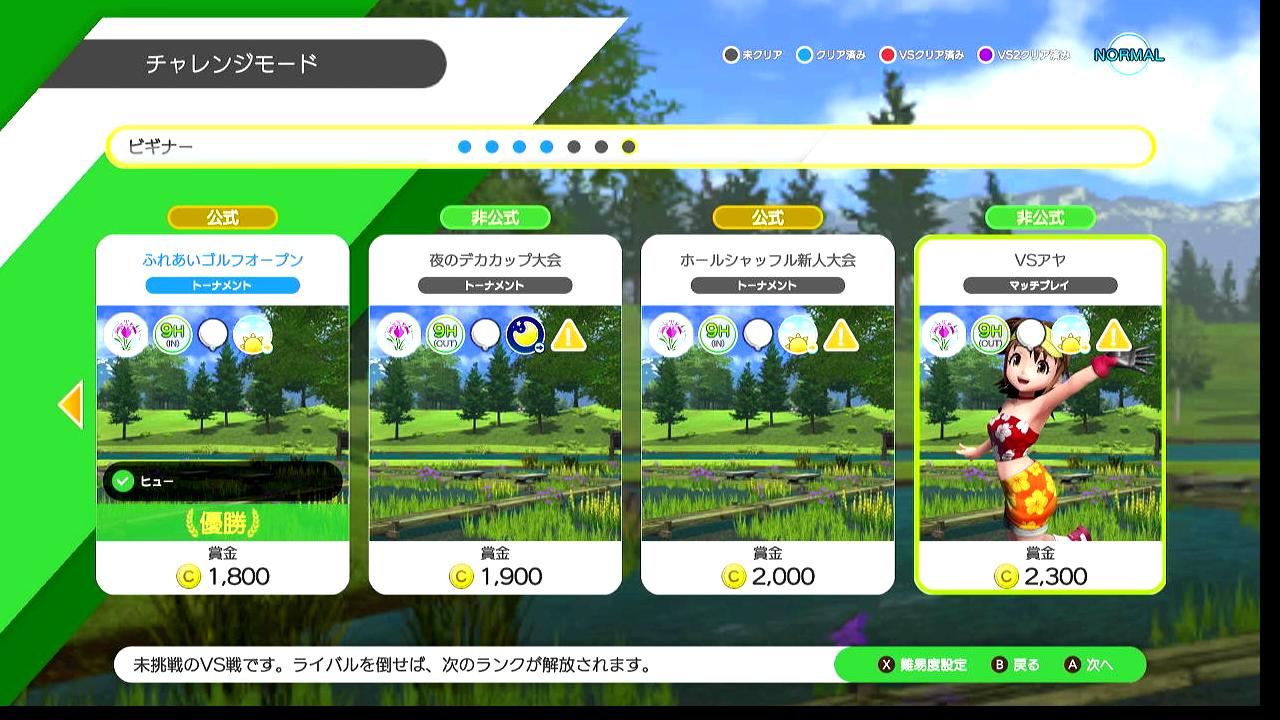
Task: Click the NORMAL difficulty badge
Action: [1129, 55]
